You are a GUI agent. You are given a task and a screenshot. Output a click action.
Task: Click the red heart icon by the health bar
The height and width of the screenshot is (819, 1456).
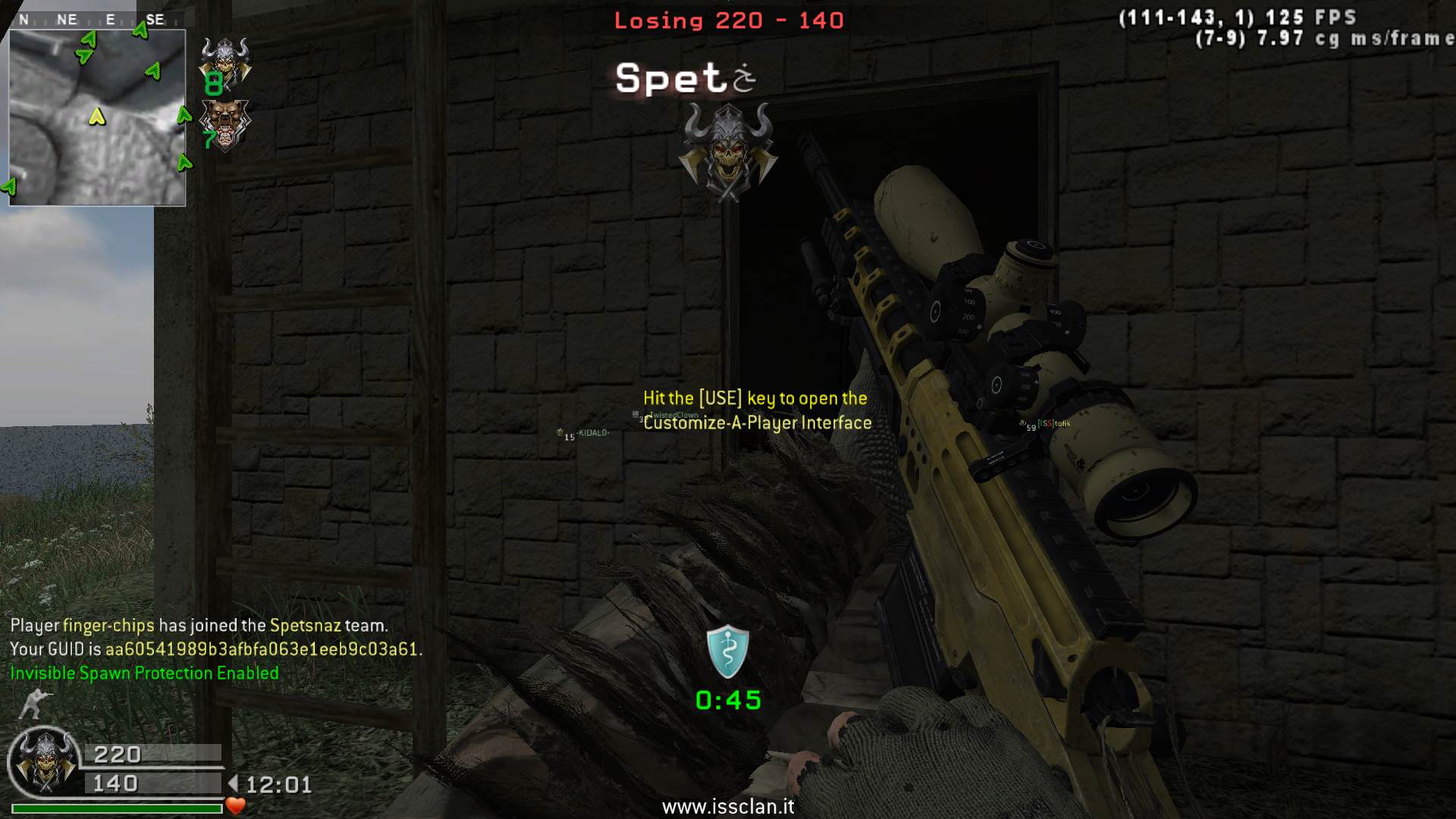[236, 806]
